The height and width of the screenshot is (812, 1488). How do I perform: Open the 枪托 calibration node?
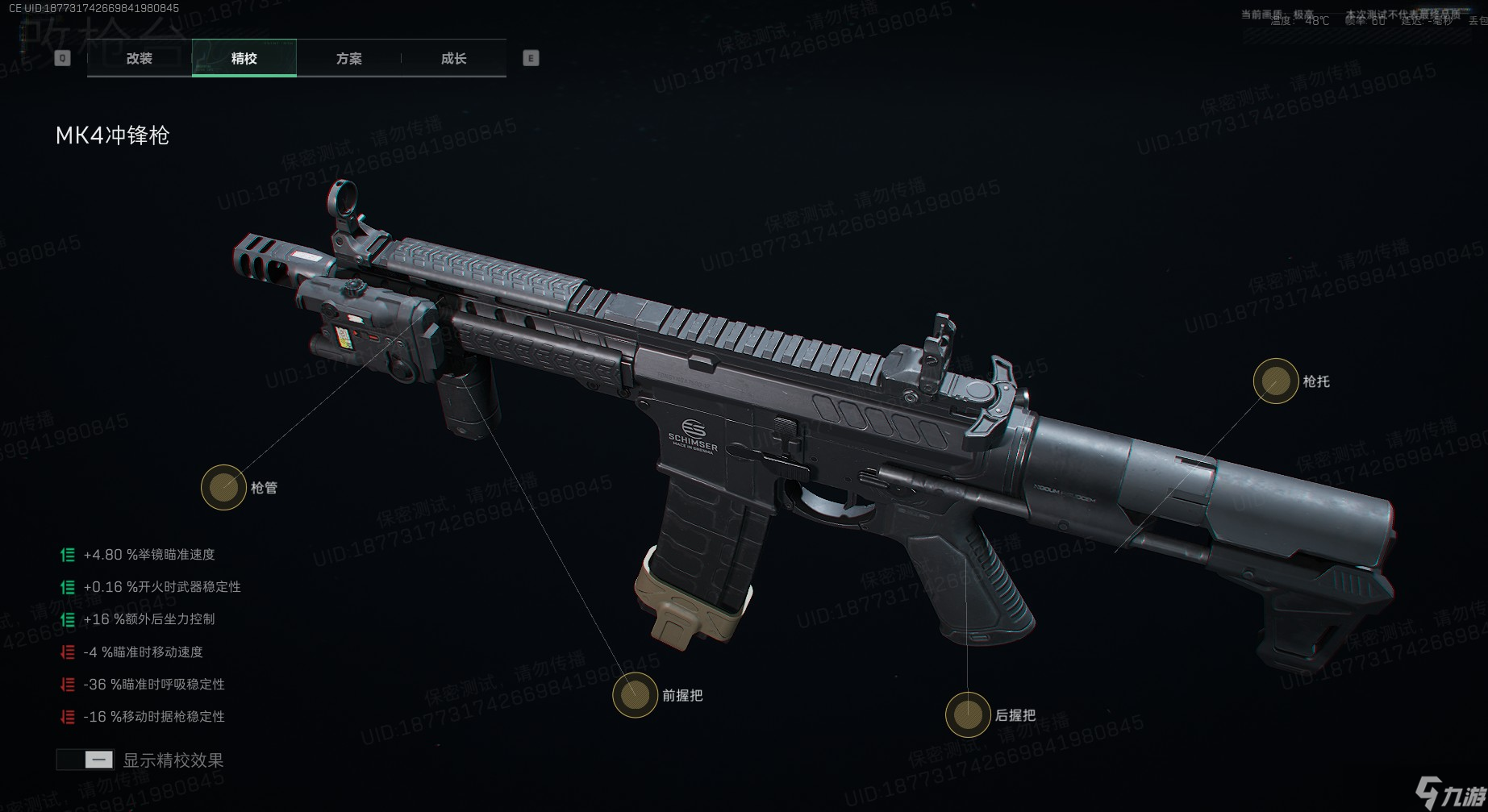tap(1275, 381)
